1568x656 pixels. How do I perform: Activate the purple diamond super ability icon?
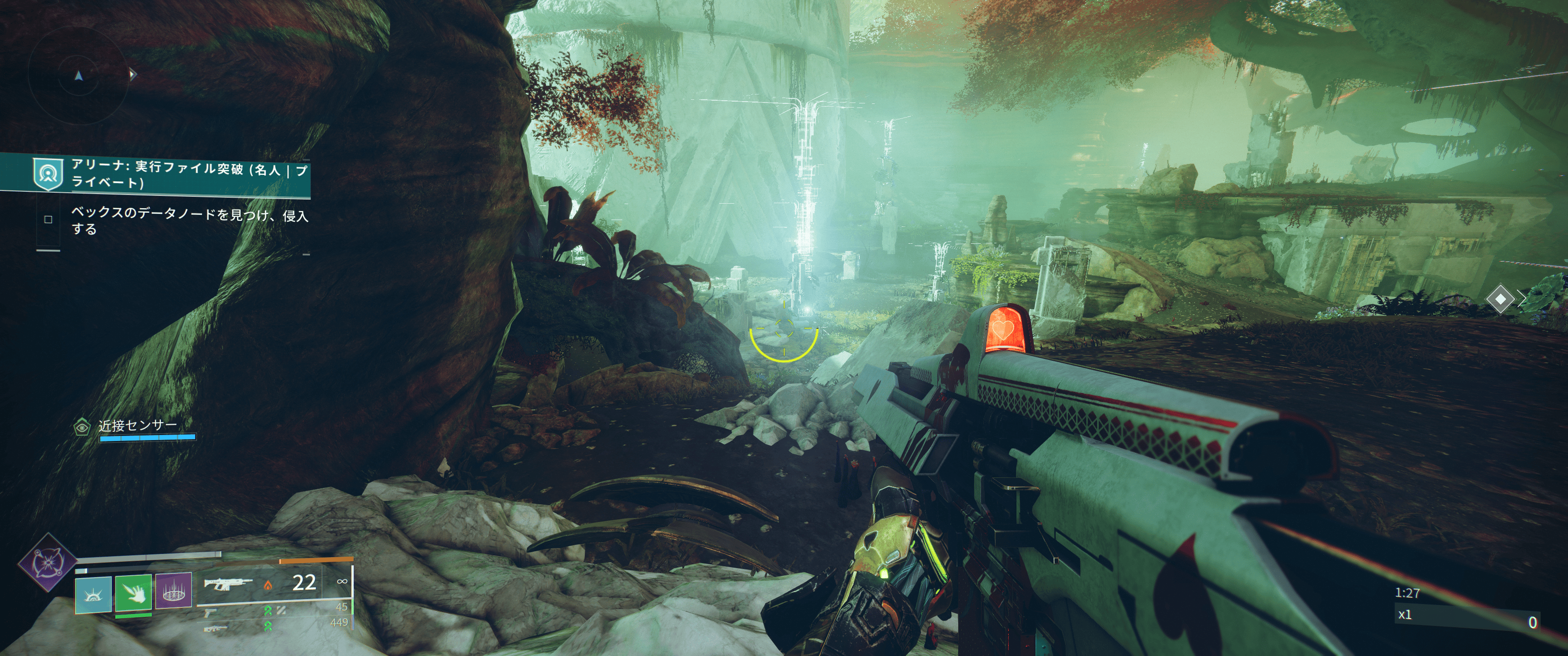click(x=46, y=562)
